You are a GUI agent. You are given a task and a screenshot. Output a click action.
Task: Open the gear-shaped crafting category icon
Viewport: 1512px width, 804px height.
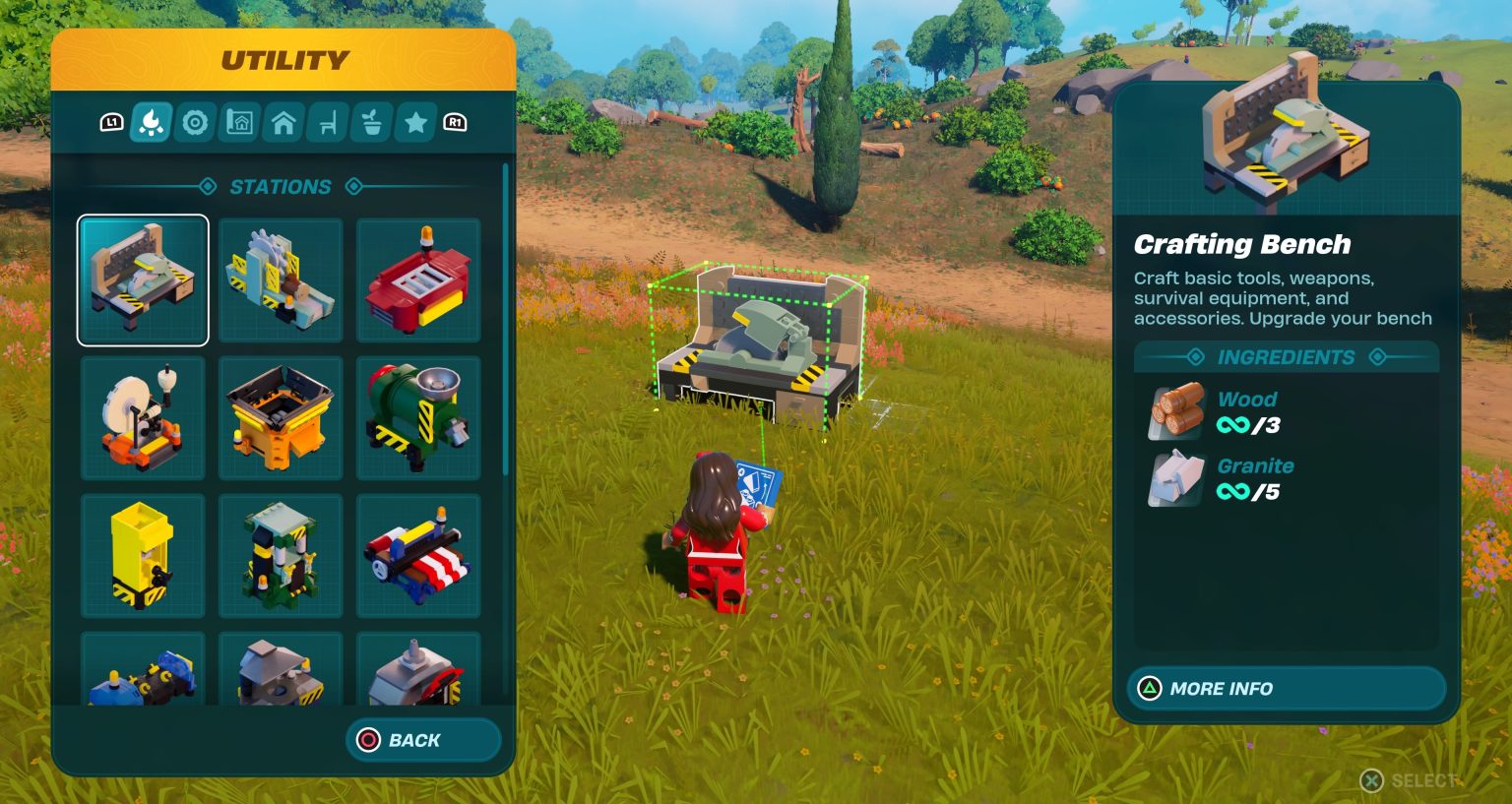click(194, 122)
